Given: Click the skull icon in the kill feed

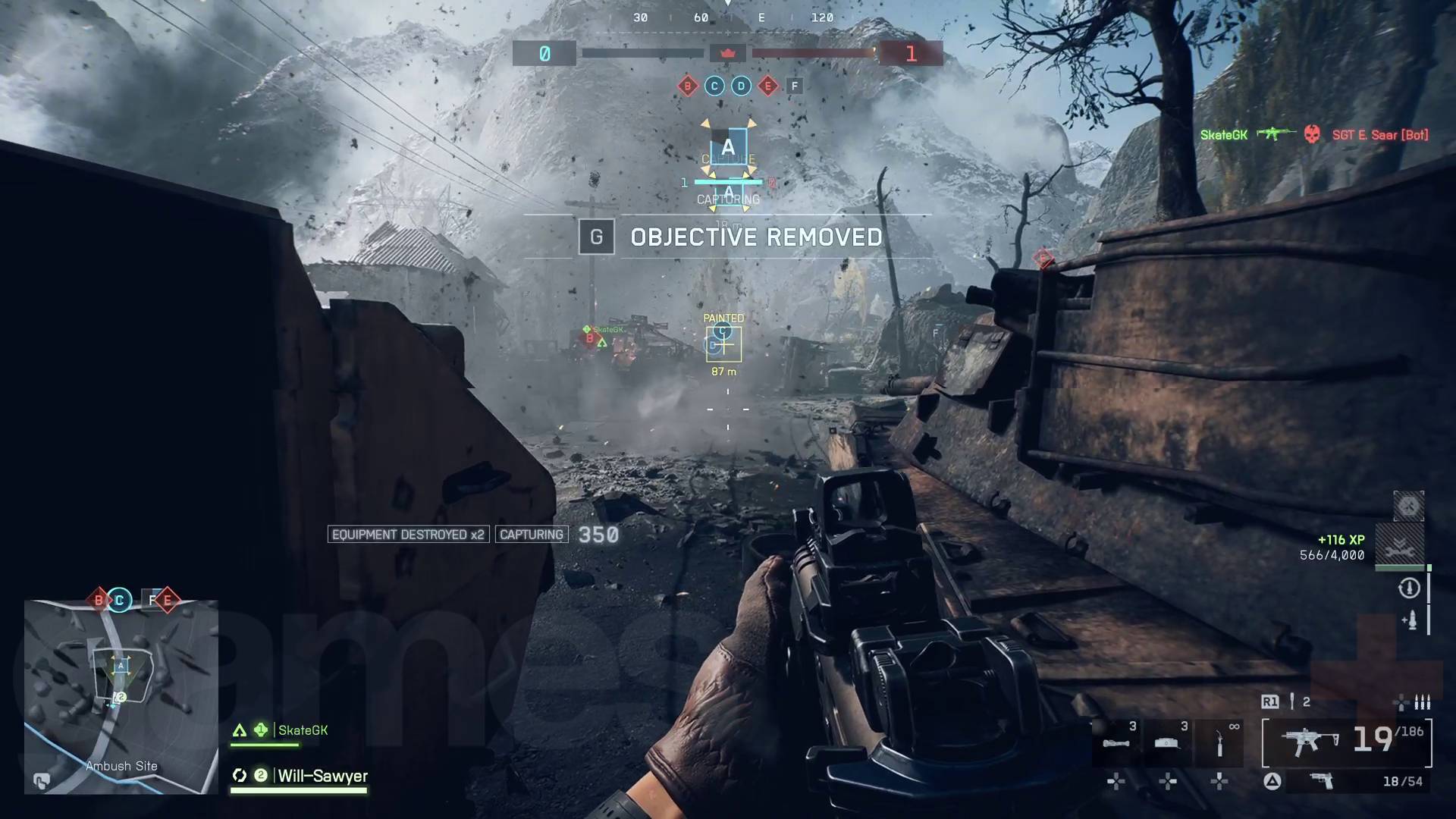Looking at the screenshot, I should pyautogui.click(x=1311, y=134).
